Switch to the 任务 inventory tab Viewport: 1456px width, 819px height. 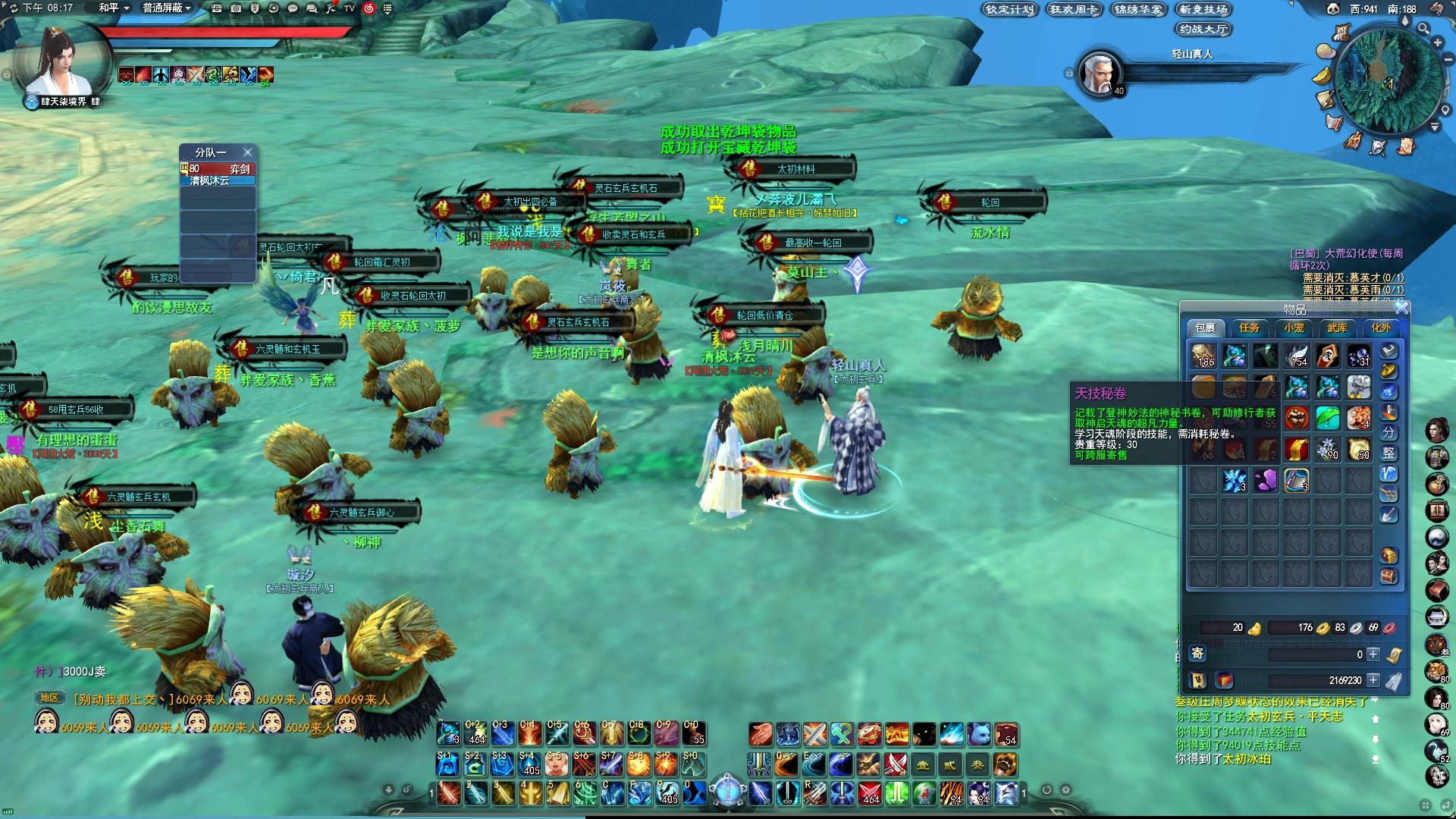(x=1249, y=328)
